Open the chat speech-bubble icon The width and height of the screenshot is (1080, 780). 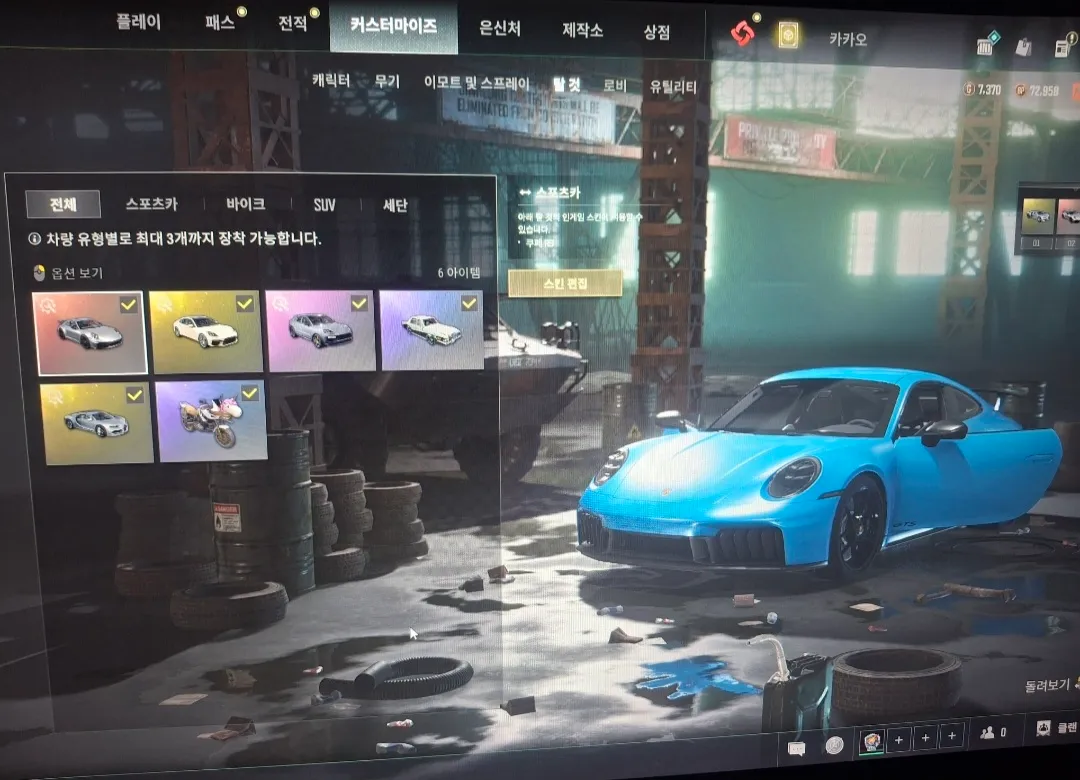[797, 747]
